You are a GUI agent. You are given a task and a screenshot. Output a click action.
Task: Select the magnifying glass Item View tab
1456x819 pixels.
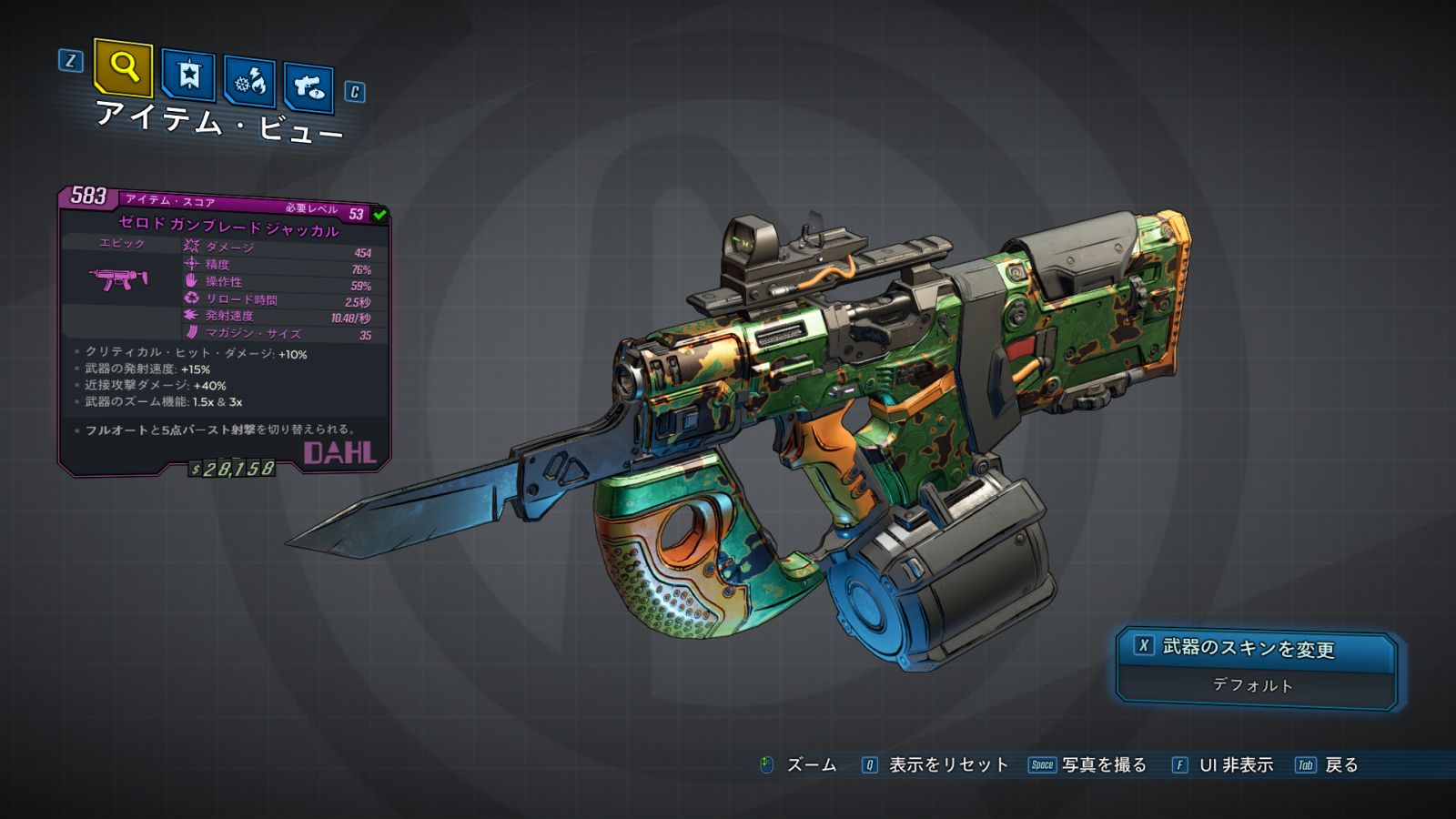[x=124, y=67]
